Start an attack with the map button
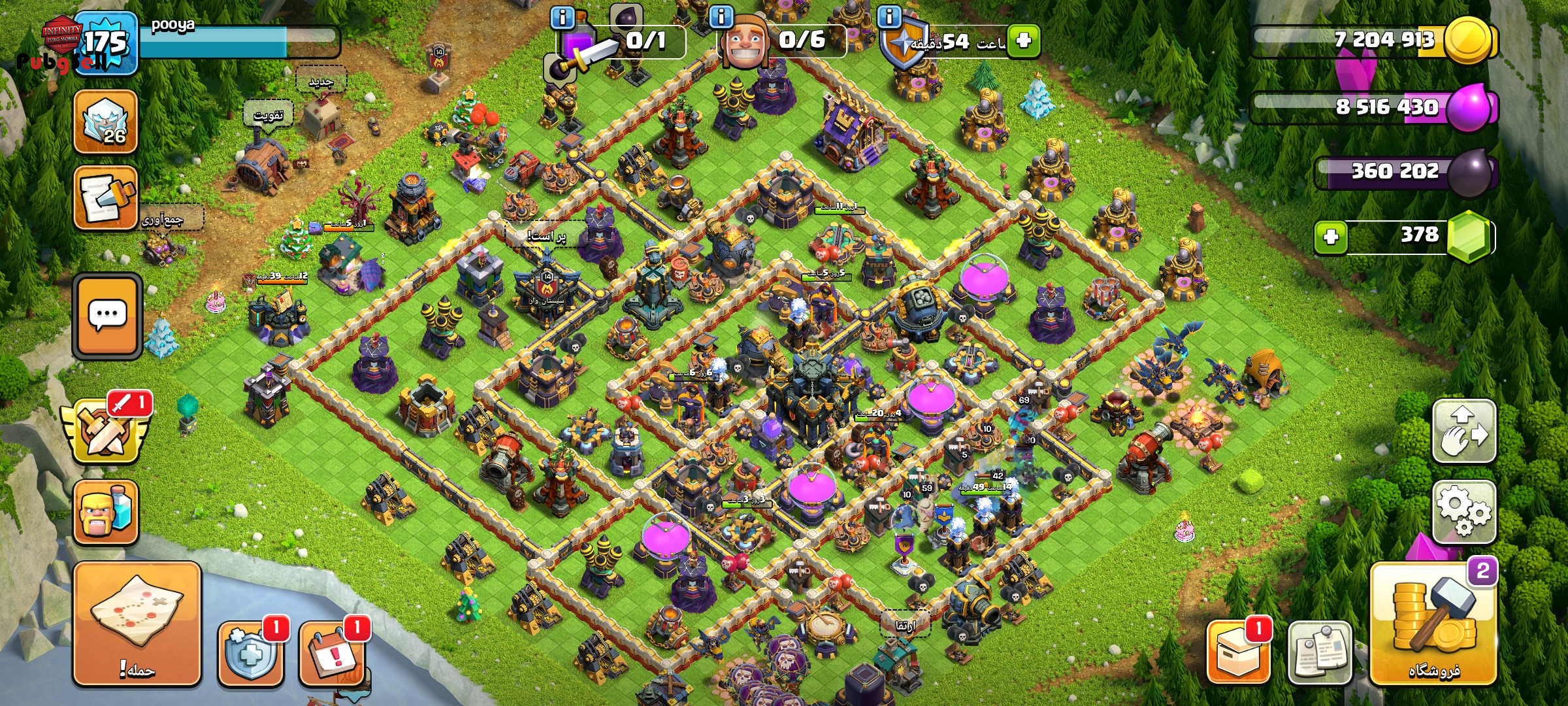This screenshot has width=1568, height=706. click(137, 624)
